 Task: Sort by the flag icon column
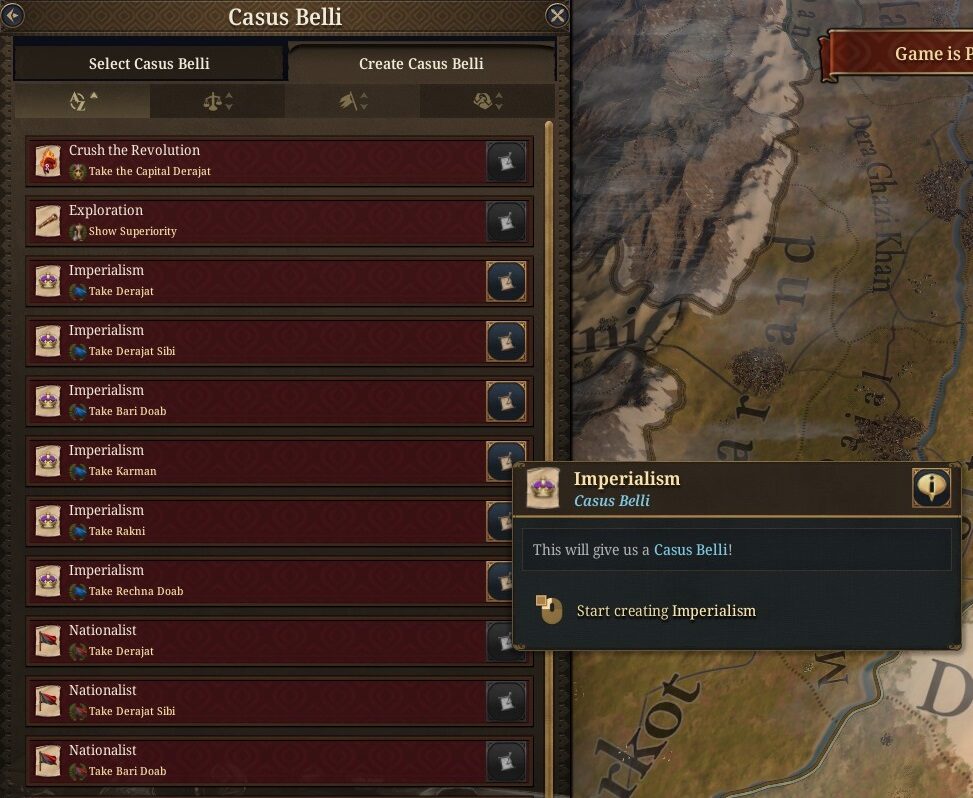click(353, 101)
